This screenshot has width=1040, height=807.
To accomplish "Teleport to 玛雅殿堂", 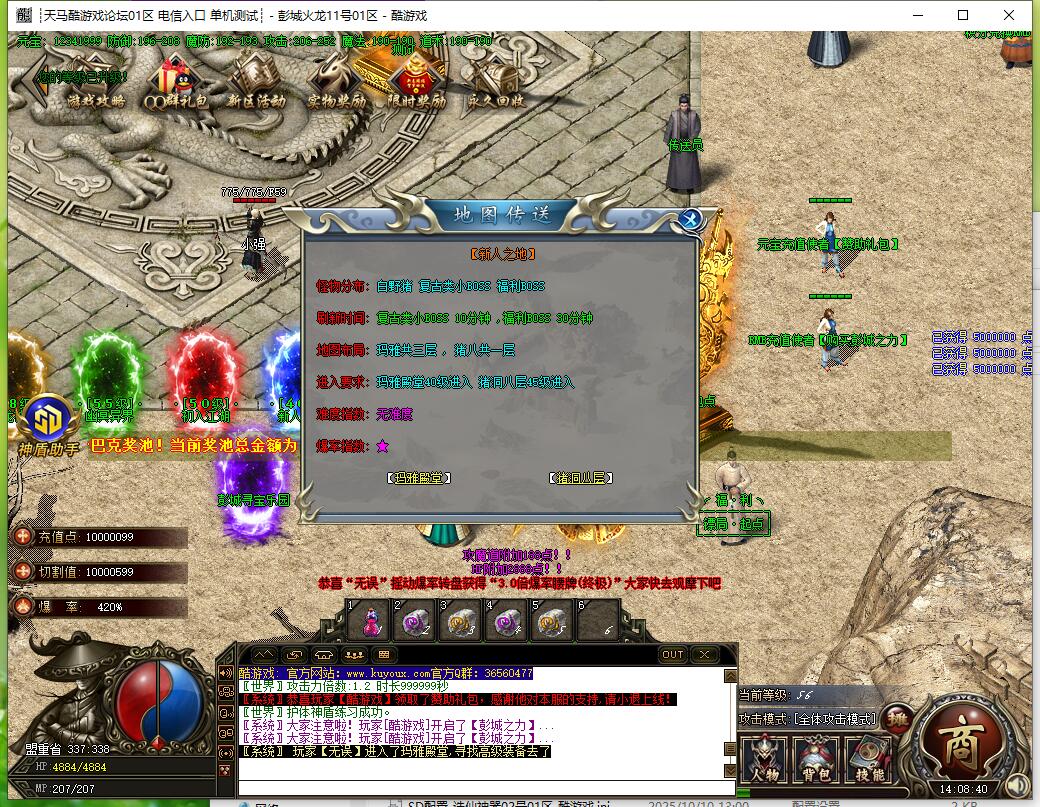I will (x=419, y=478).
